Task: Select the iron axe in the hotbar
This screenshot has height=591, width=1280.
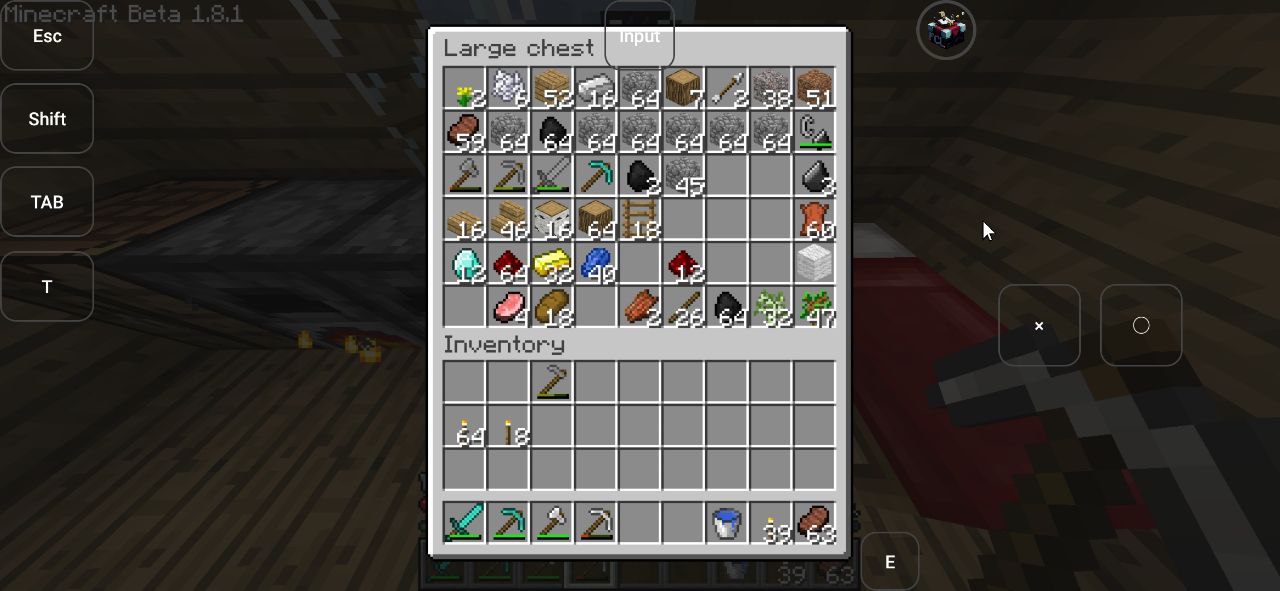Action: 552,523
